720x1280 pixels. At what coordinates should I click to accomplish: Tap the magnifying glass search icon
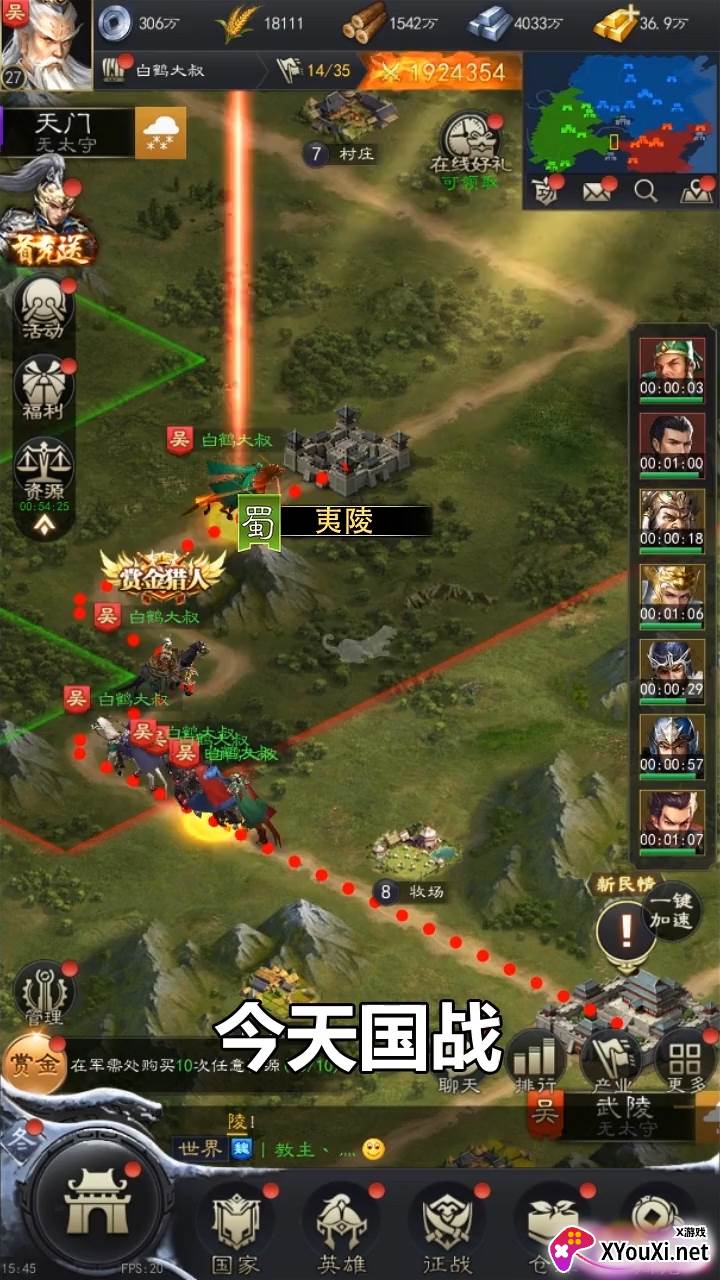point(646,191)
